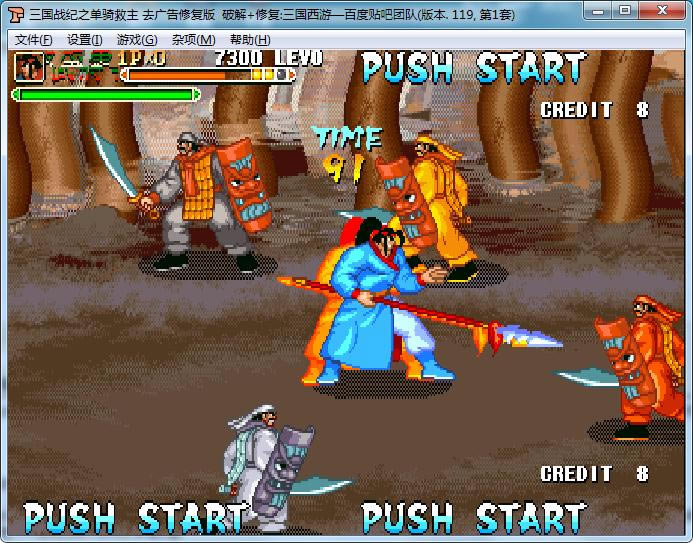Screen dimensions: 693x543
Task: Close the emulator window
Action: (x=661, y=10)
